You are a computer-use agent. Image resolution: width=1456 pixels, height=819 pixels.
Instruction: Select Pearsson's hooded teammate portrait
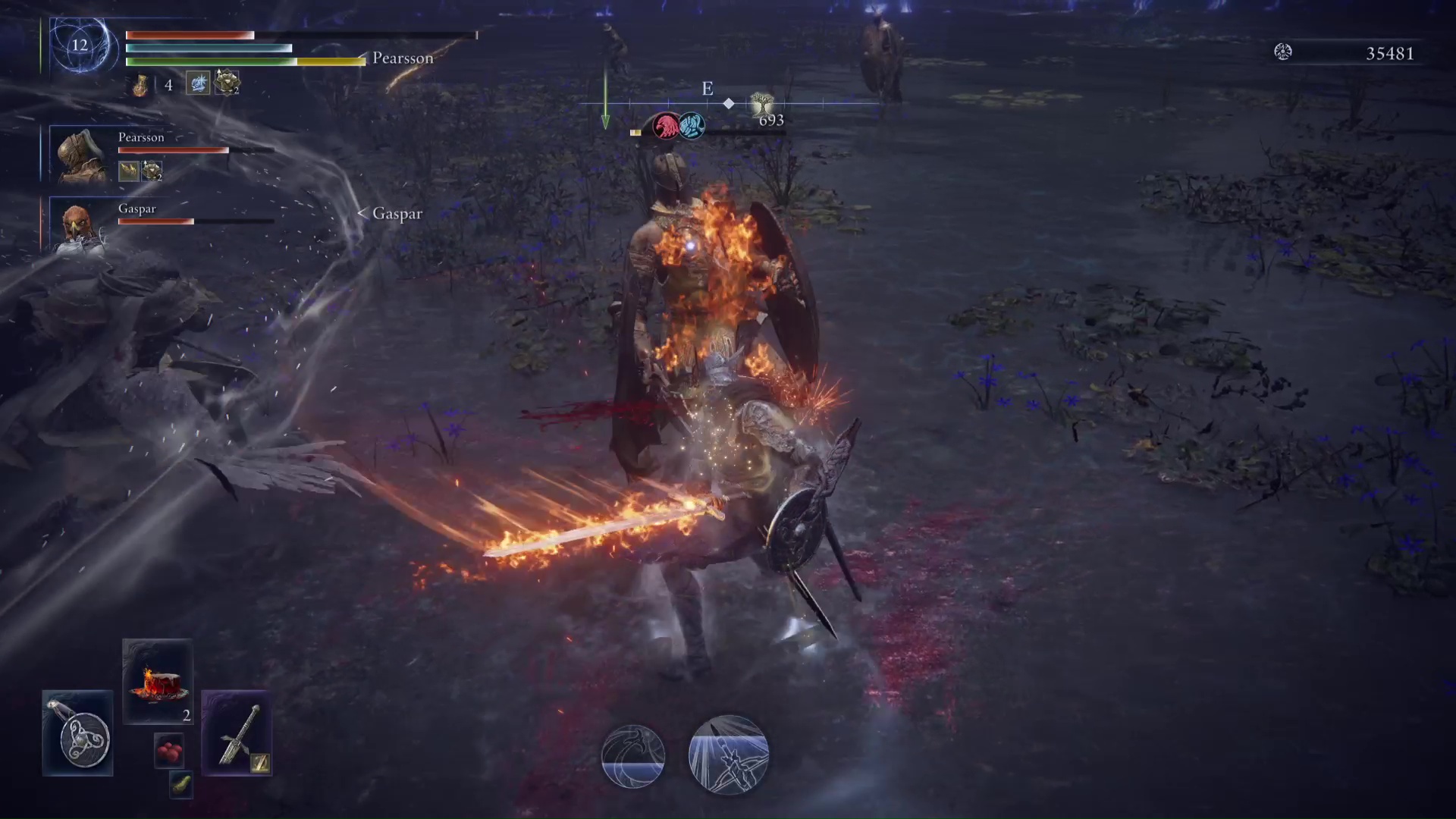point(81,155)
